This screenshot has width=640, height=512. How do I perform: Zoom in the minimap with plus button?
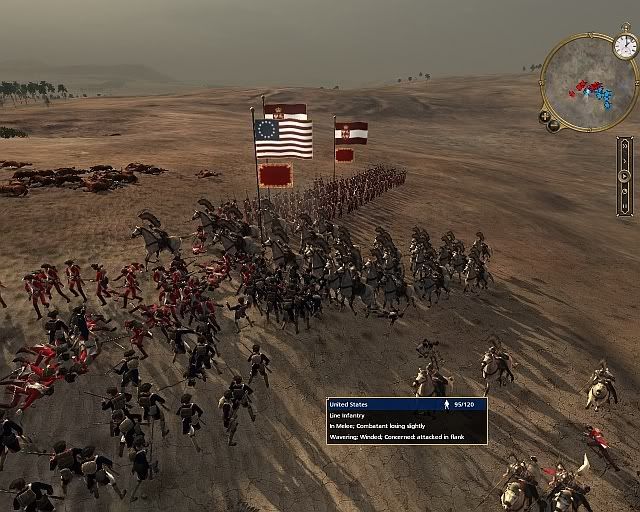(x=545, y=116)
